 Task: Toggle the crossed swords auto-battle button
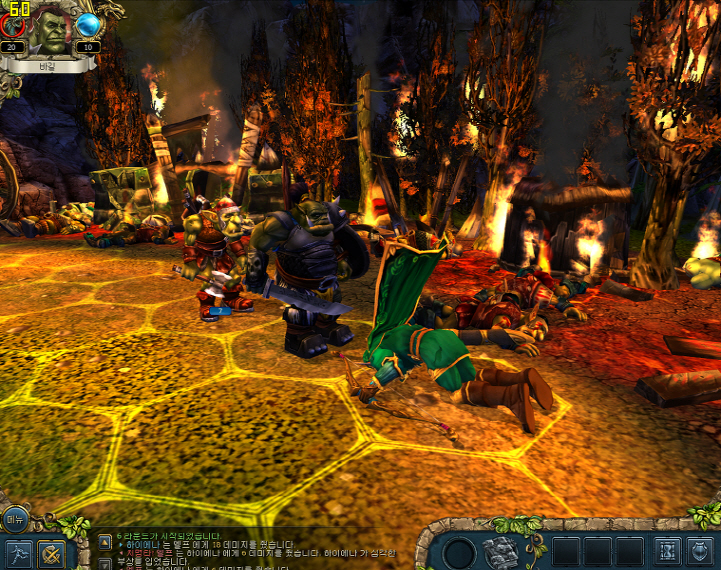point(51,553)
